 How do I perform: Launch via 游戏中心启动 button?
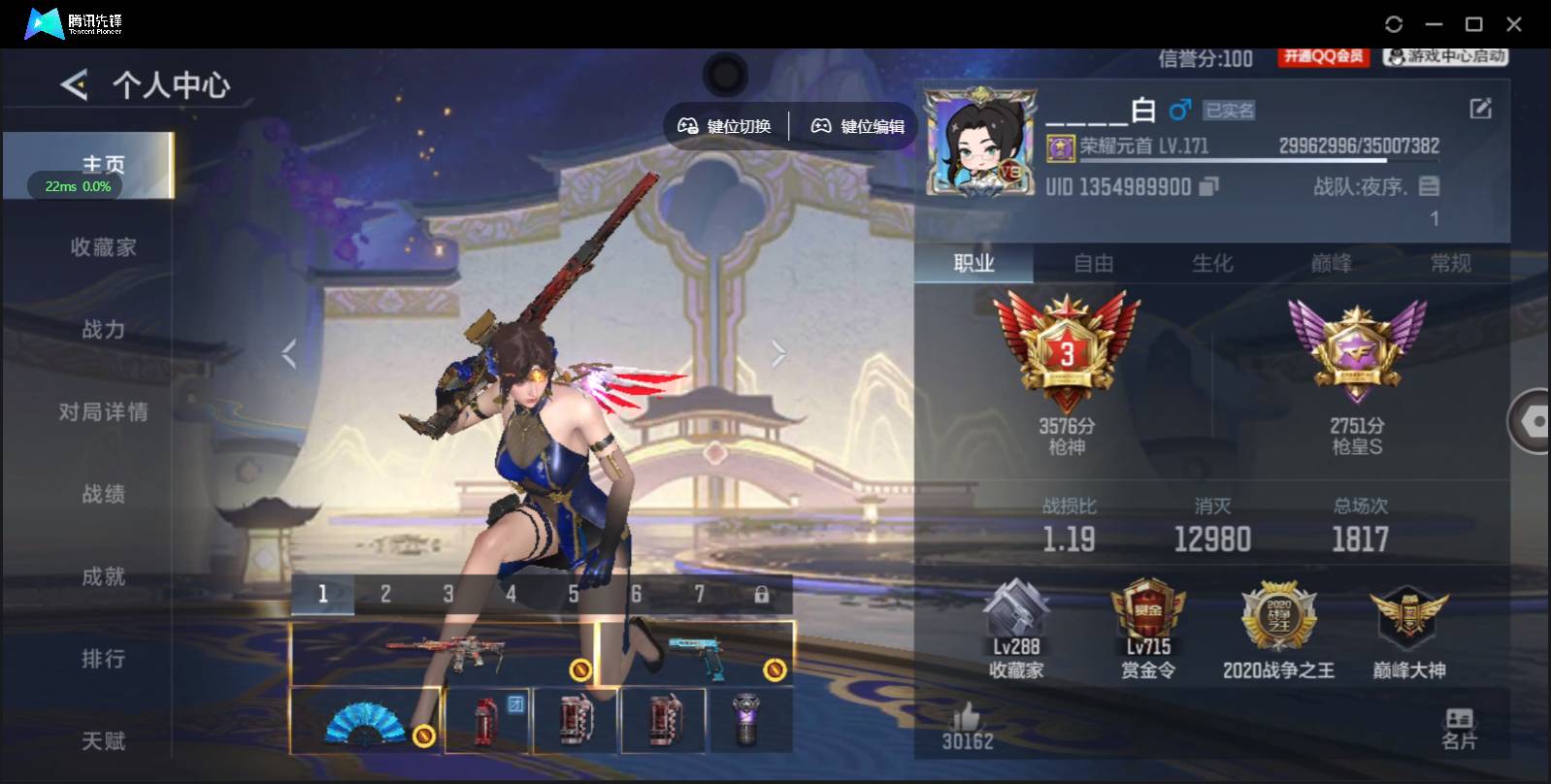[1443, 57]
